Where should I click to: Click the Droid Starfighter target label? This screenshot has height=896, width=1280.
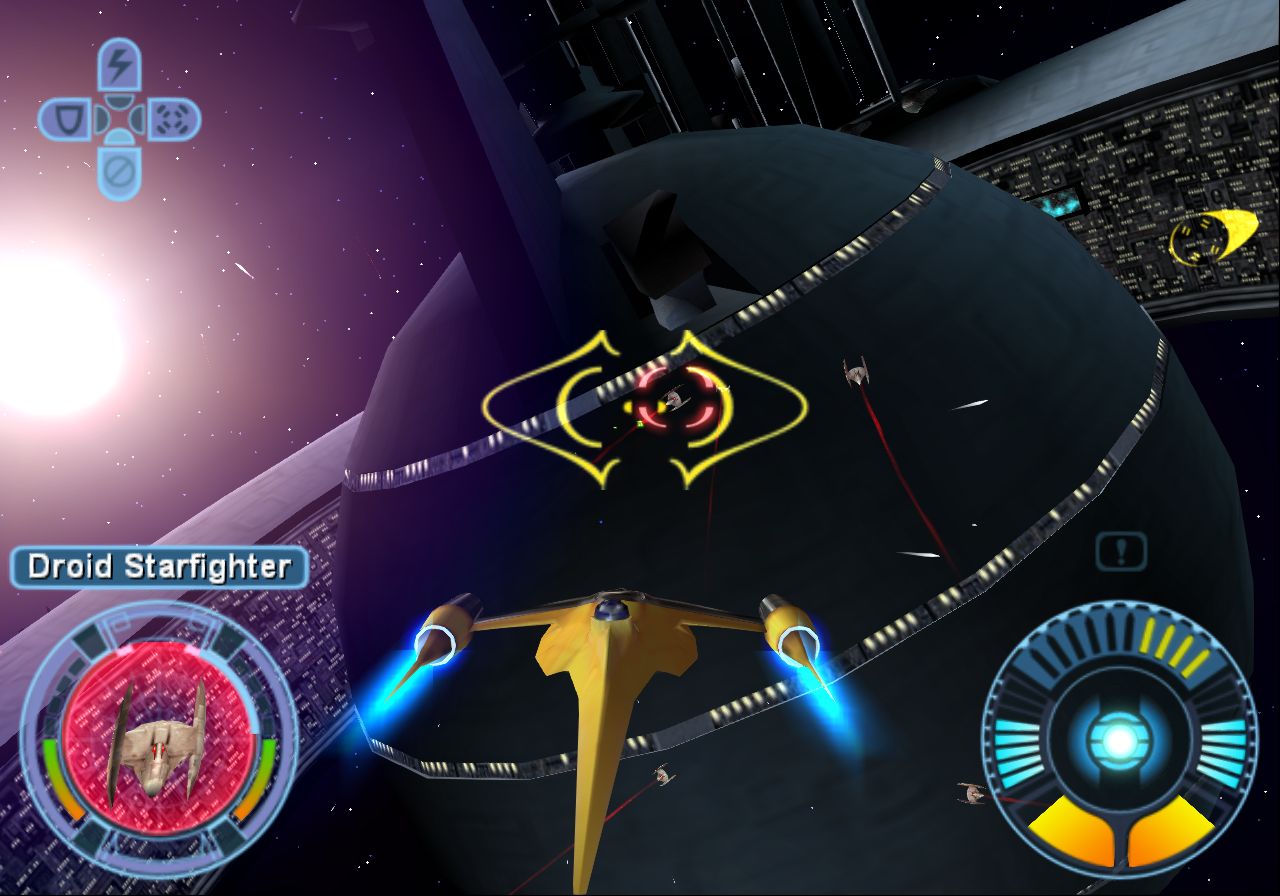159,567
